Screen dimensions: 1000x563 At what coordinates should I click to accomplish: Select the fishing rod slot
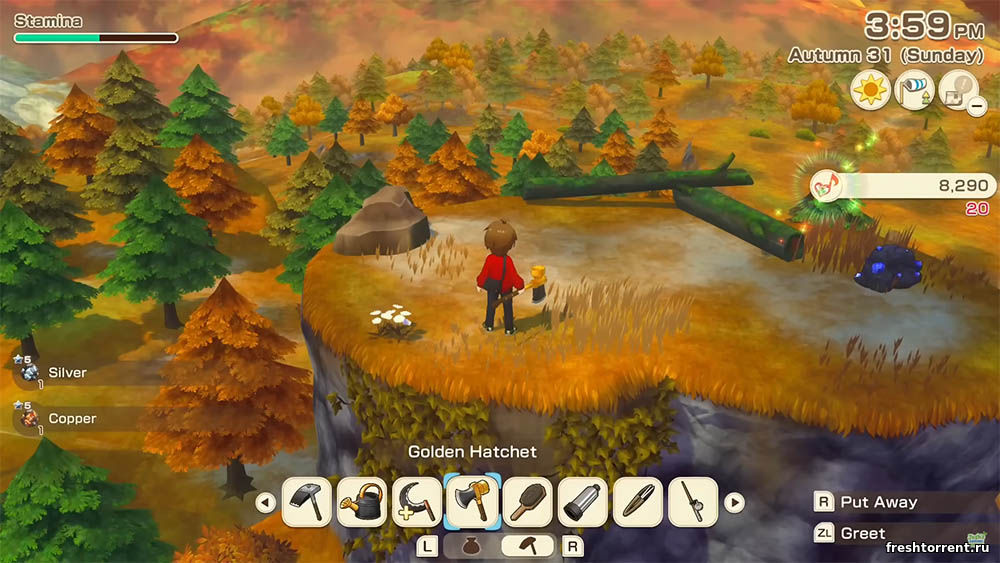692,502
